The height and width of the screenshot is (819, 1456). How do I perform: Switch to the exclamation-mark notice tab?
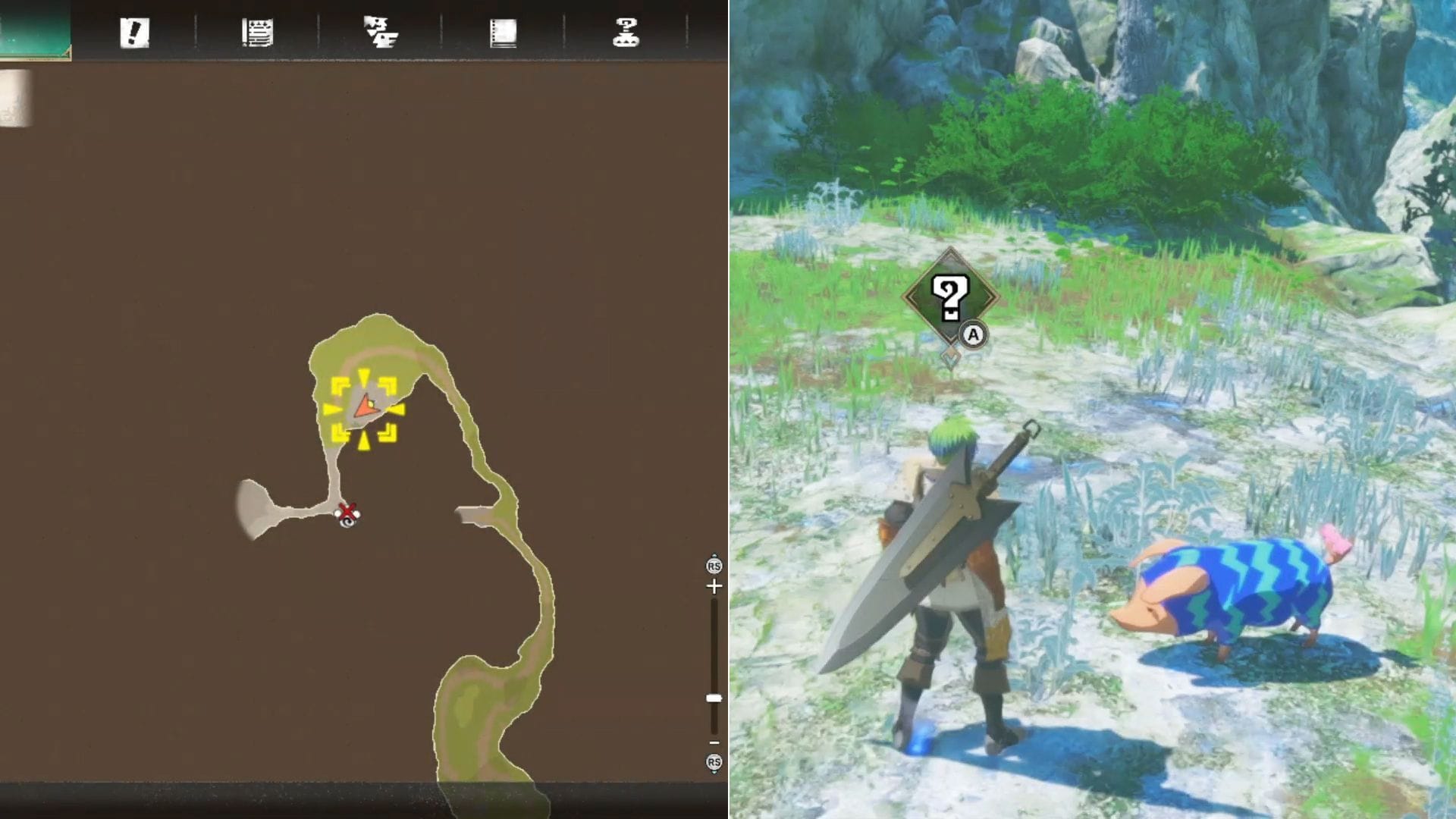click(x=134, y=34)
